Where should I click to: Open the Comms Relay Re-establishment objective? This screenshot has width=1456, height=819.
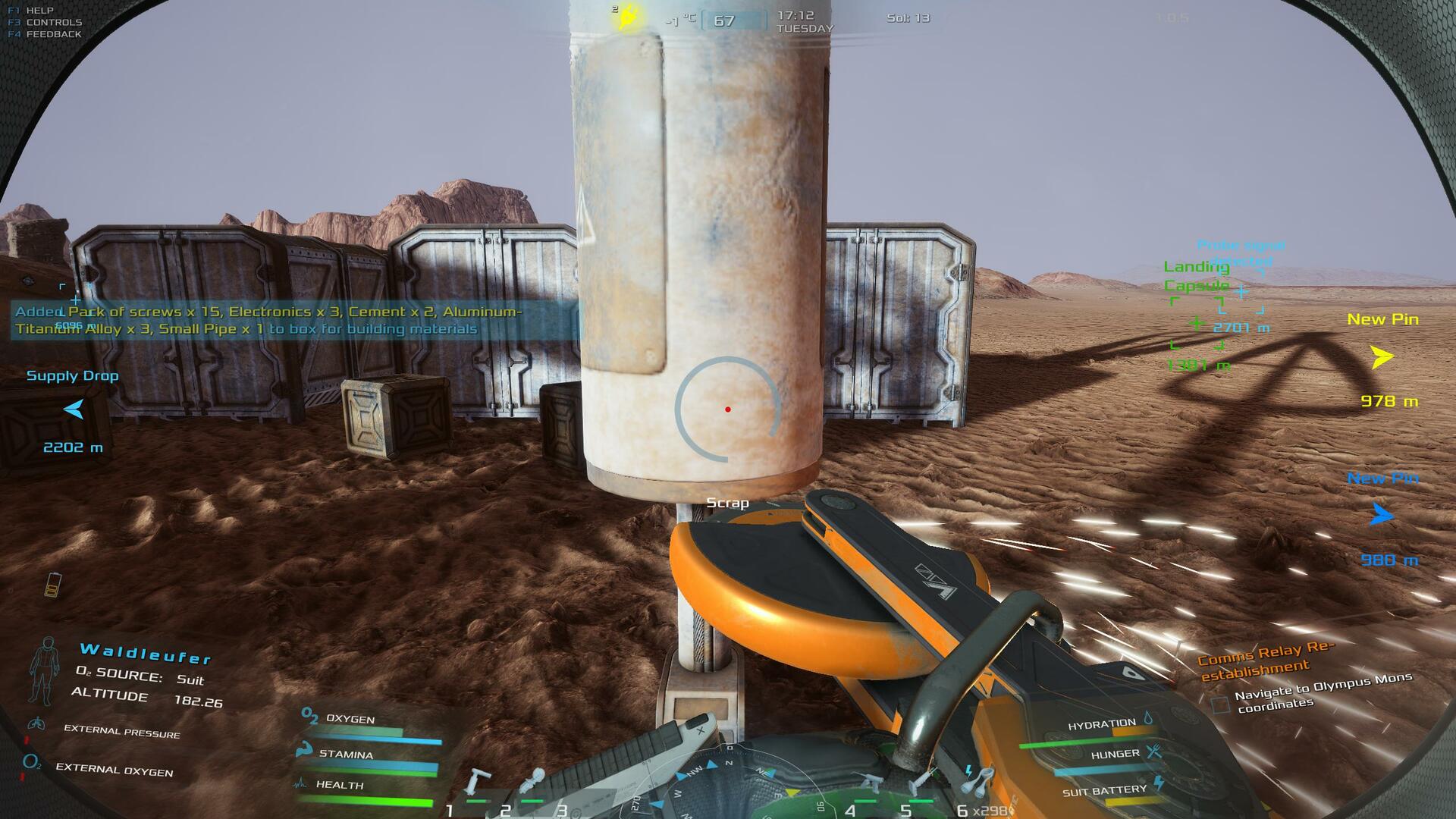point(1265,660)
